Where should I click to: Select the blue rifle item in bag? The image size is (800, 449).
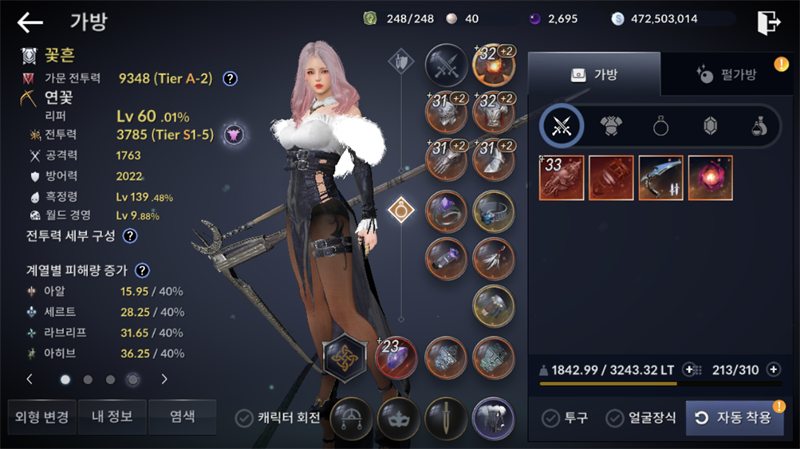click(662, 178)
